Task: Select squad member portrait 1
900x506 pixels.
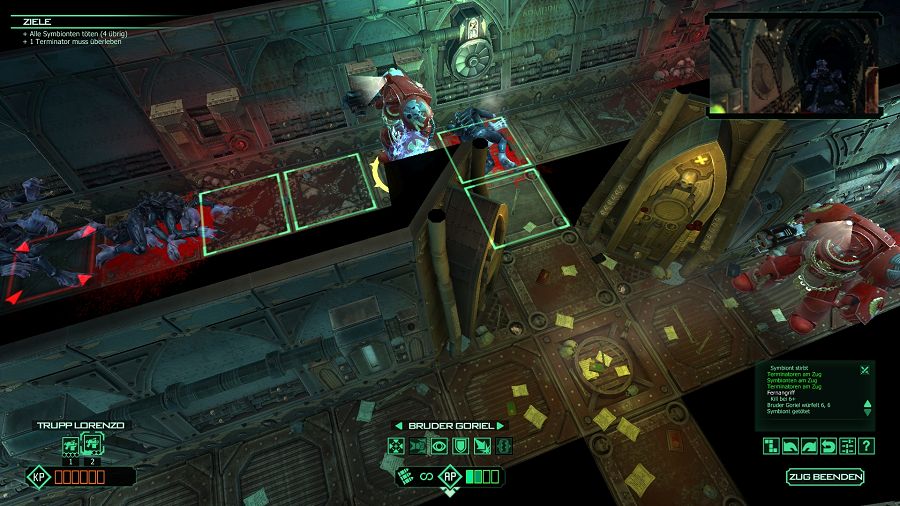Action: tap(70, 446)
